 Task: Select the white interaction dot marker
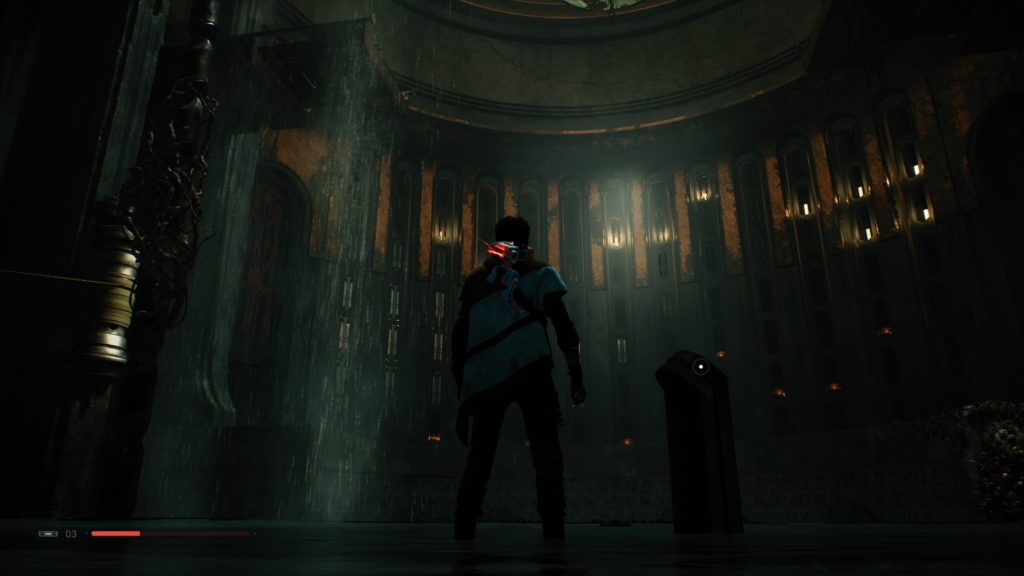pos(701,367)
